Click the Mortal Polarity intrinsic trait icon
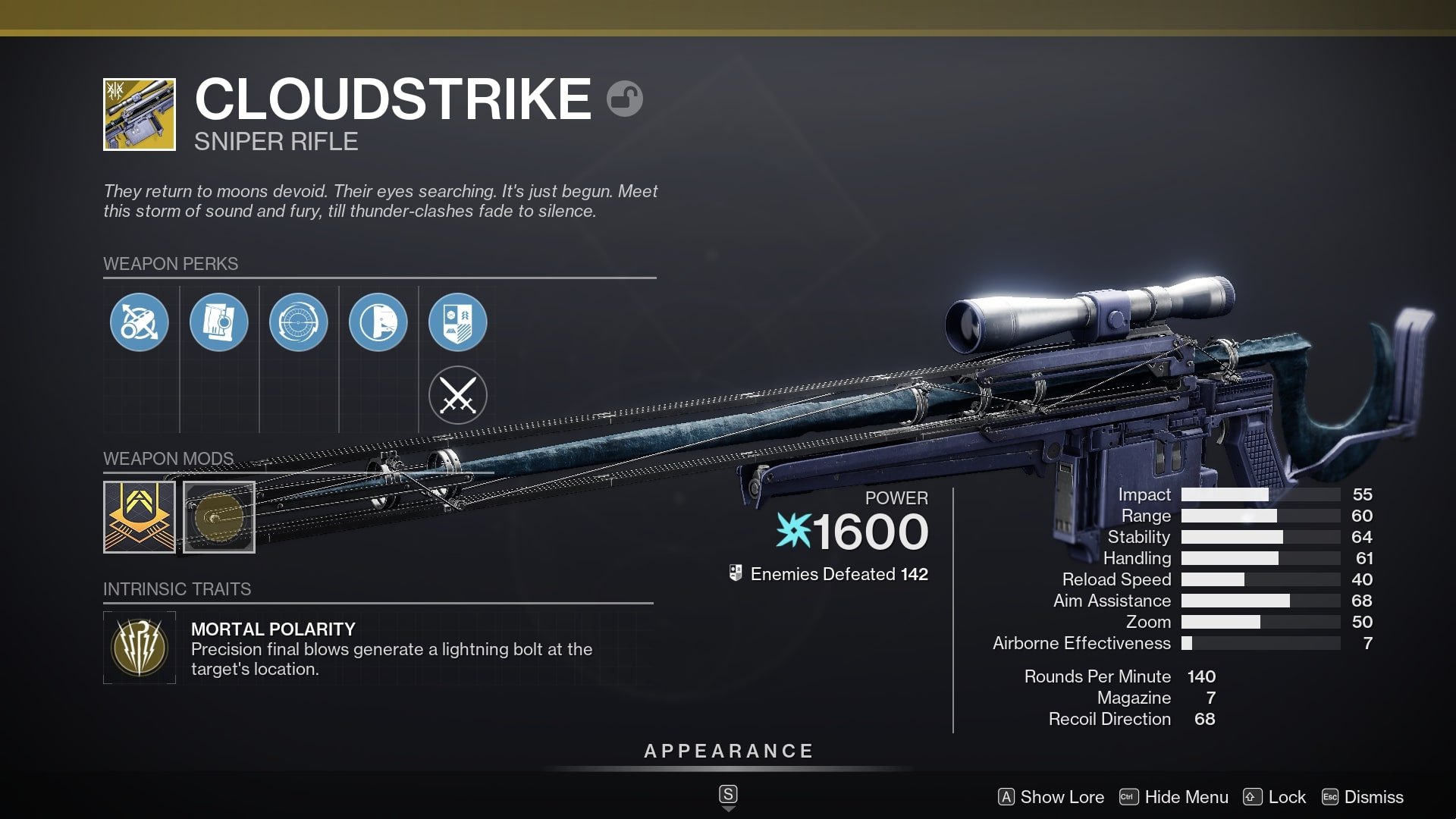The image size is (1456, 819). click(140, 647)
